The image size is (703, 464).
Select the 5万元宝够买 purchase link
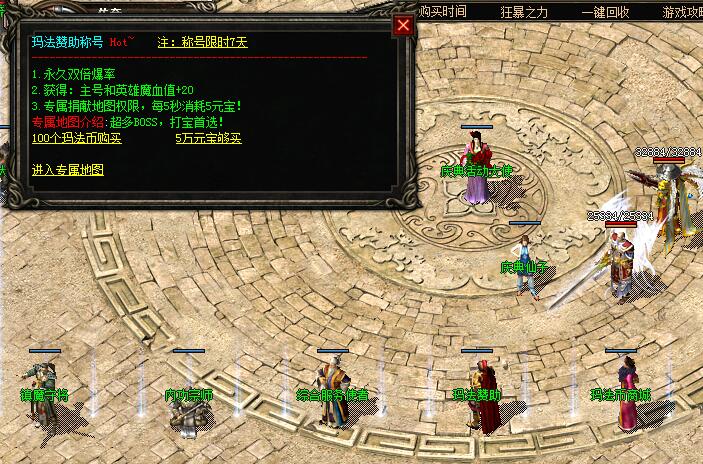(208, 138)
